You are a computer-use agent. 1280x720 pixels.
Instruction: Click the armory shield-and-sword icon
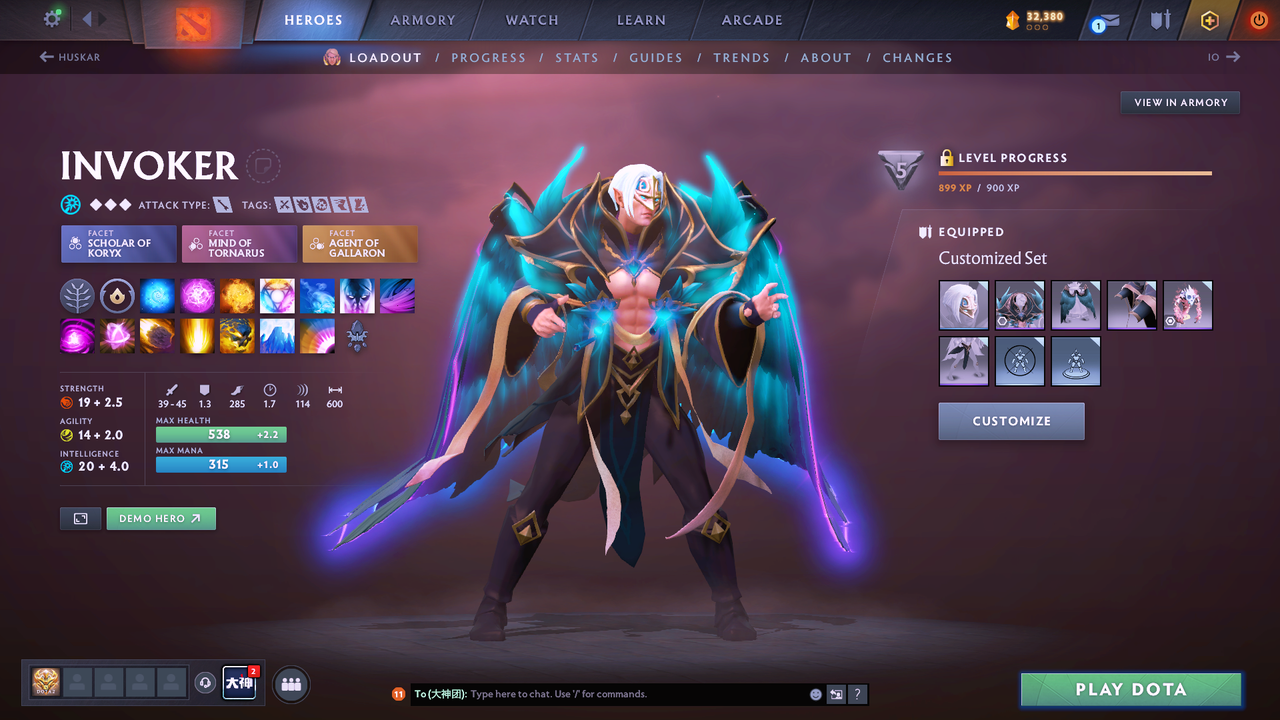[x=1158, y=20]
